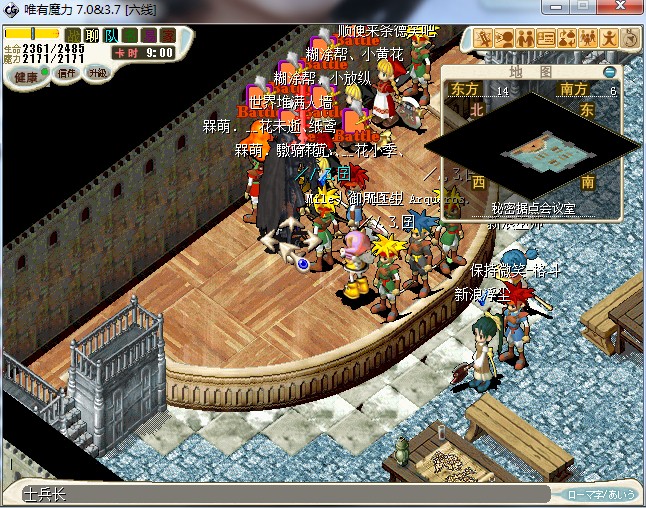Screen dimensions: 646x508
Task: Open the family group action icon
Action: coord(589,39)
